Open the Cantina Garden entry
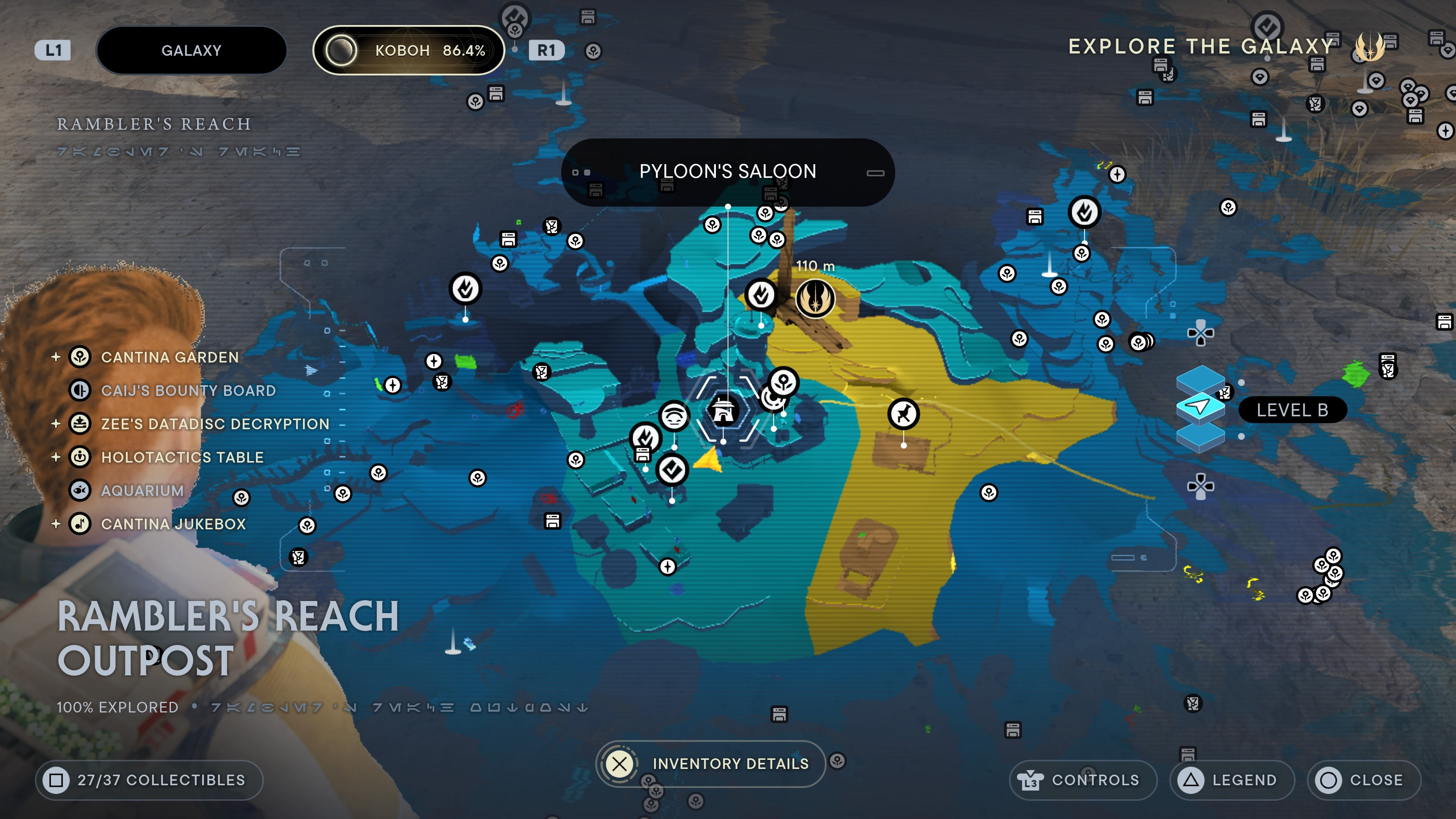 (x=169, y=357)
